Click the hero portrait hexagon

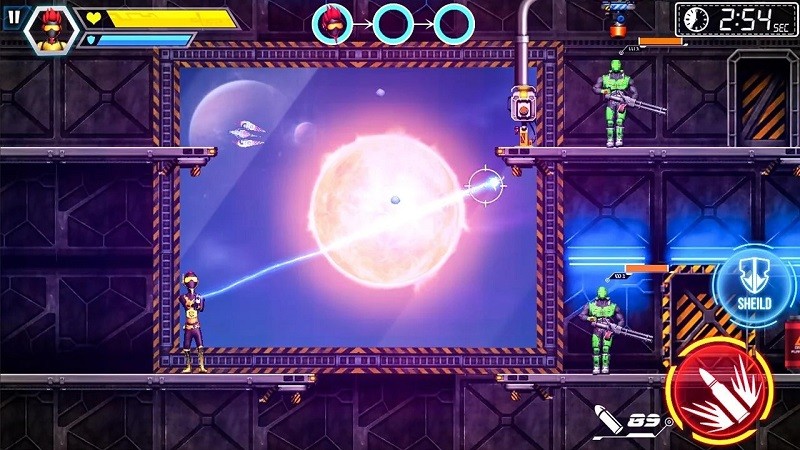pyautogui.click(x=51, y=27)
